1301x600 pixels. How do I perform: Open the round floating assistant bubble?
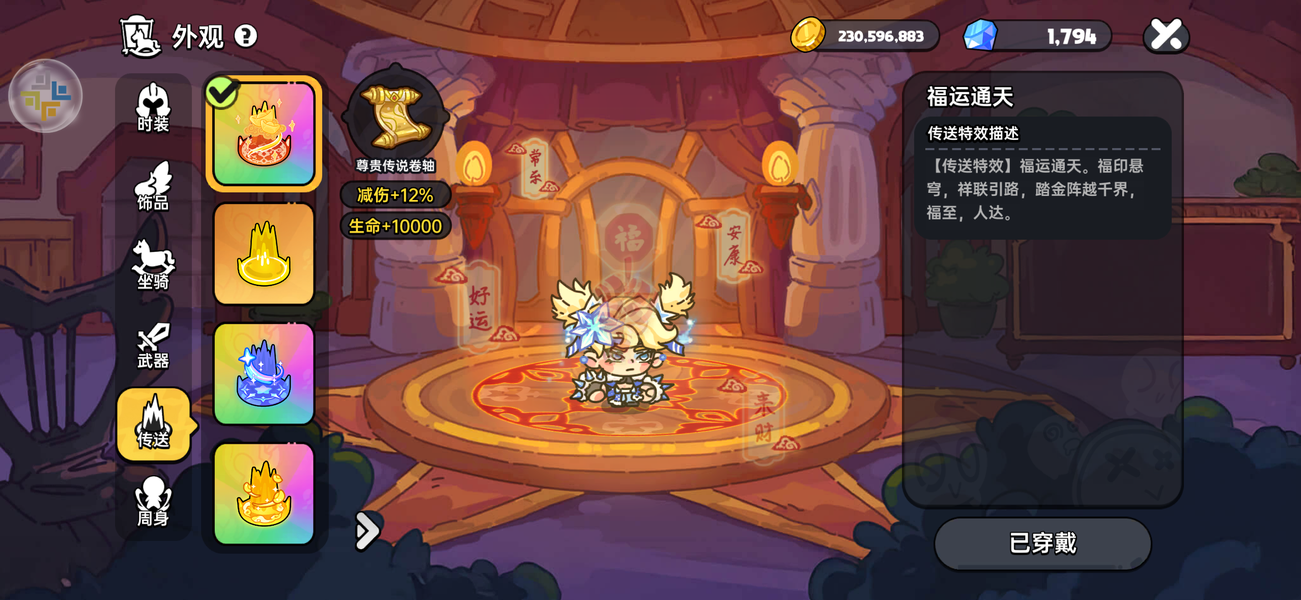click(x=45, y=96)
